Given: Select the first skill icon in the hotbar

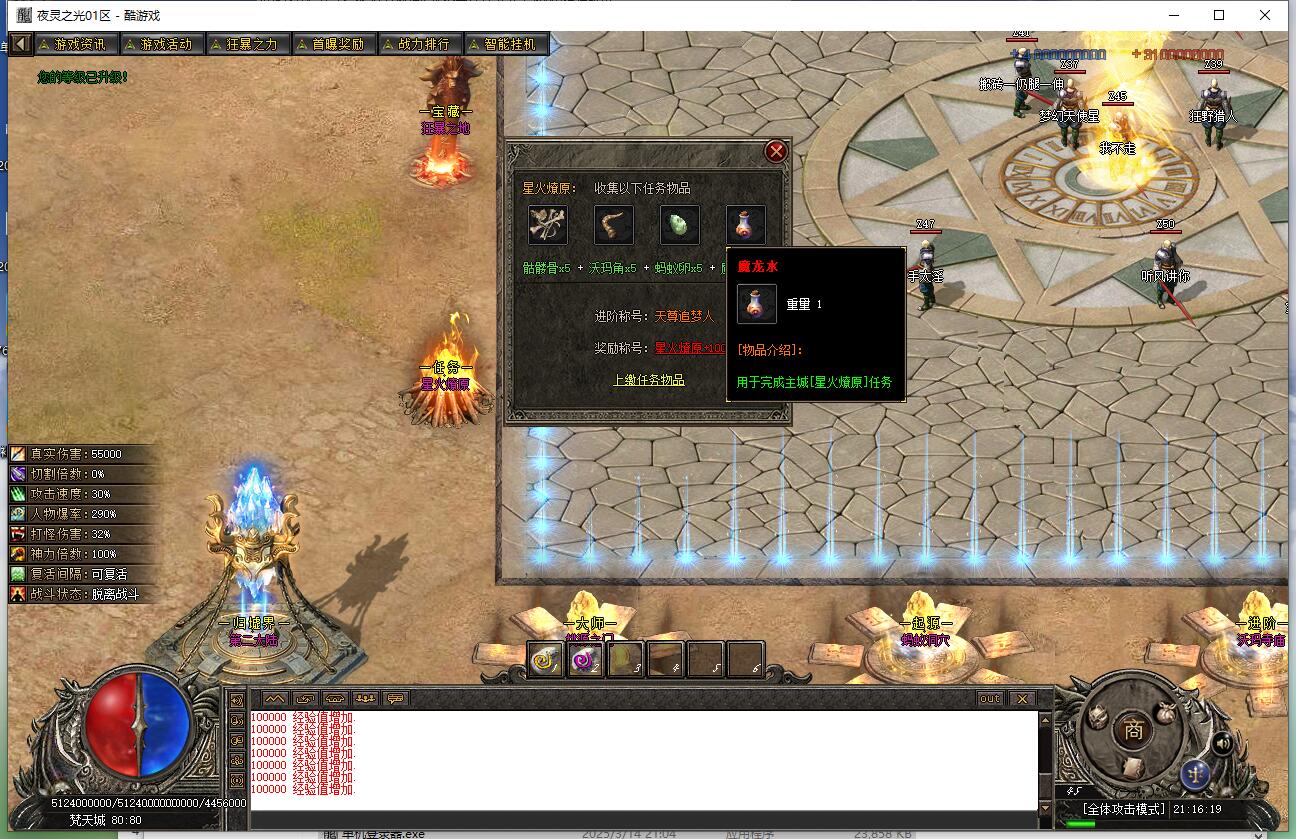Looking at the screenshot, I should point(544,658).
